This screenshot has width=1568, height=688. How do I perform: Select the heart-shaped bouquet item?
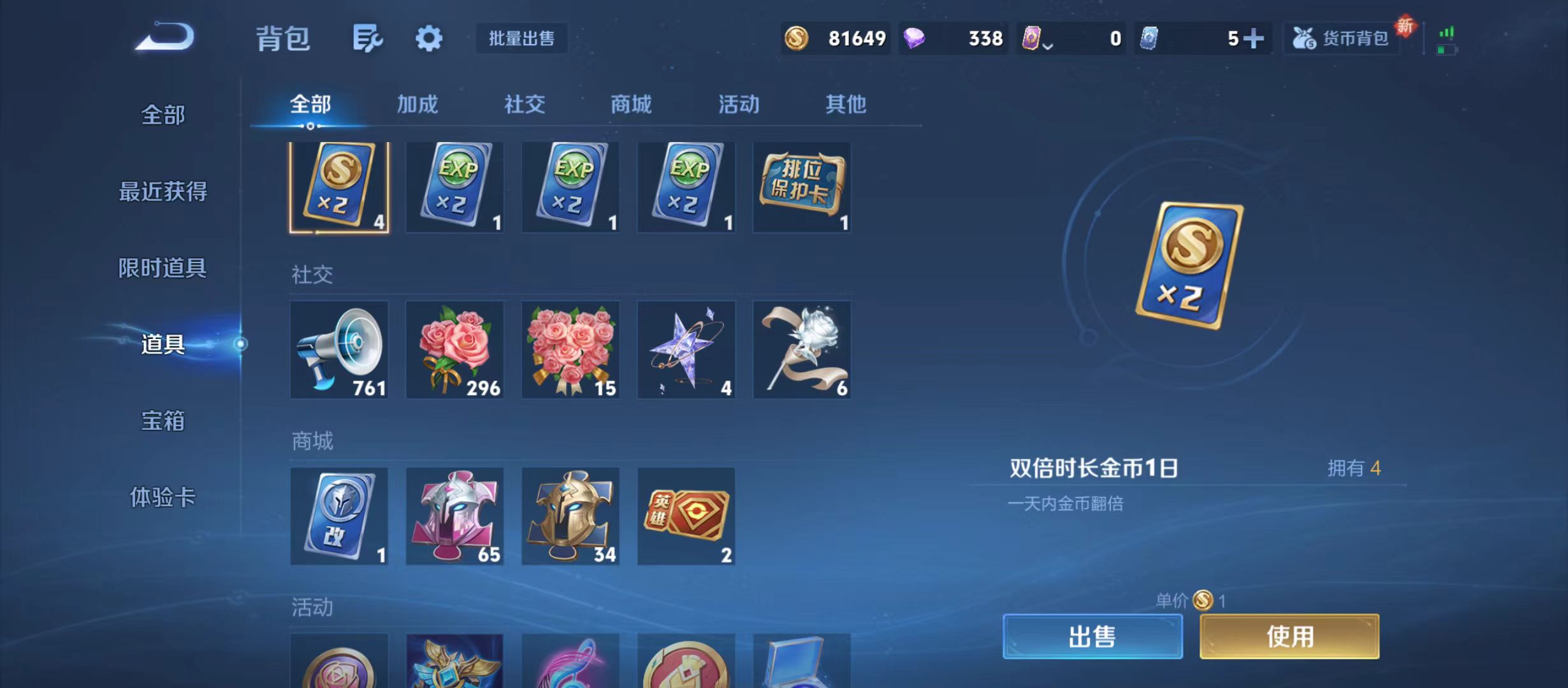point(570,349)
